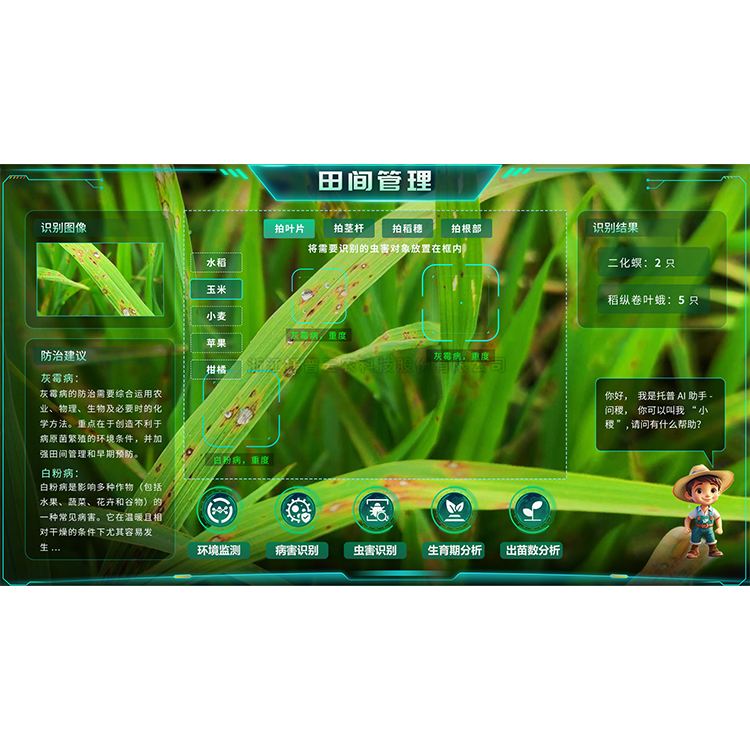Viewport: 750px width, 750px height.
Task: Select the 拍茎秆 tab
Action: tap(348, 228)
